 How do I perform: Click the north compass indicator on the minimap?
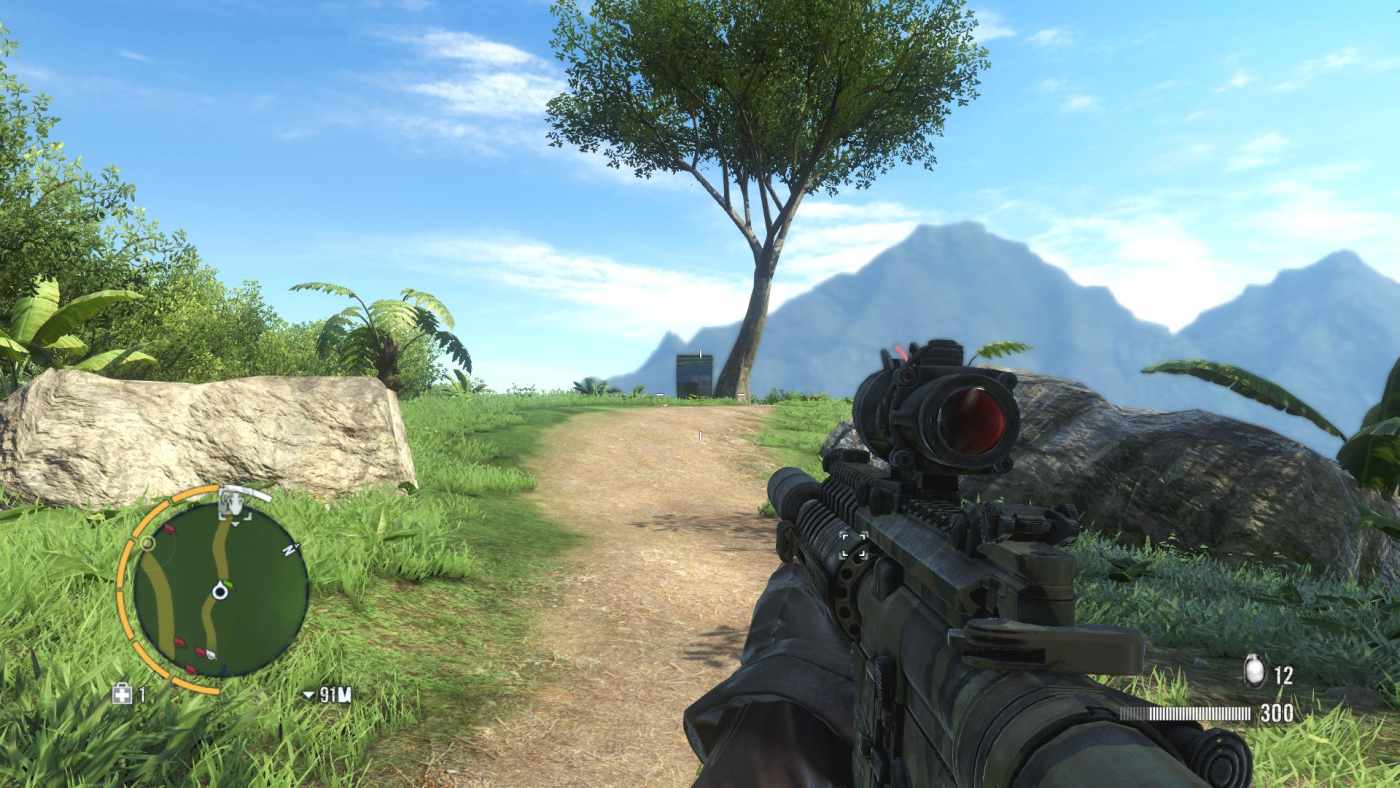(290, 551)
